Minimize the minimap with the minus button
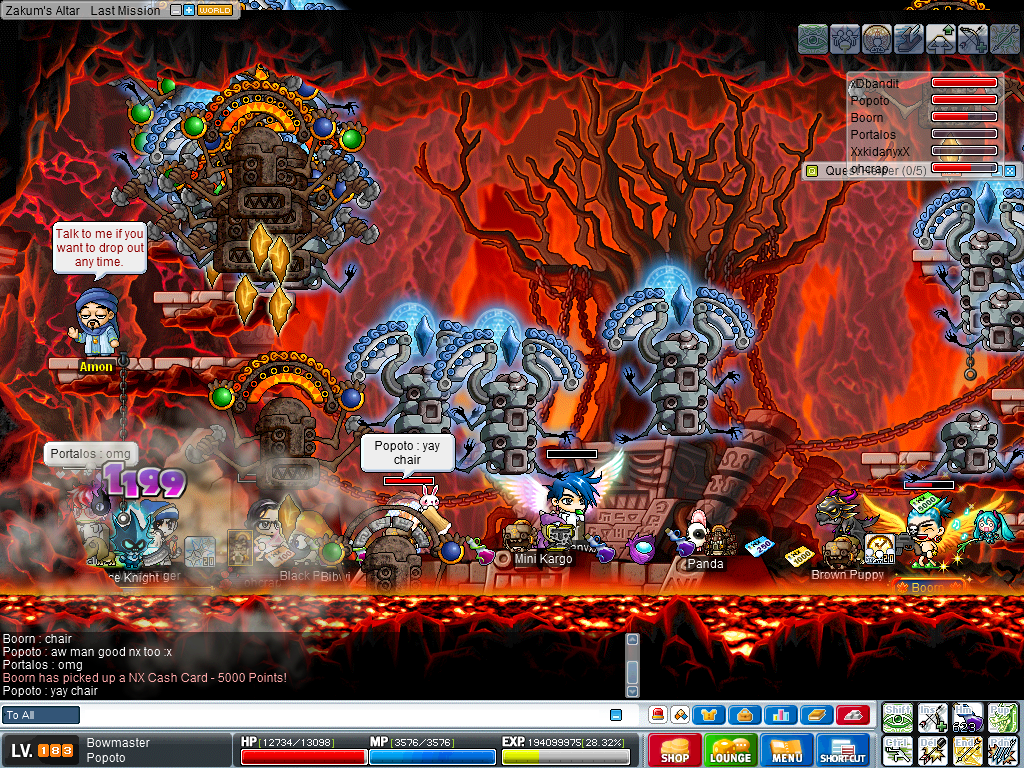 176,10
